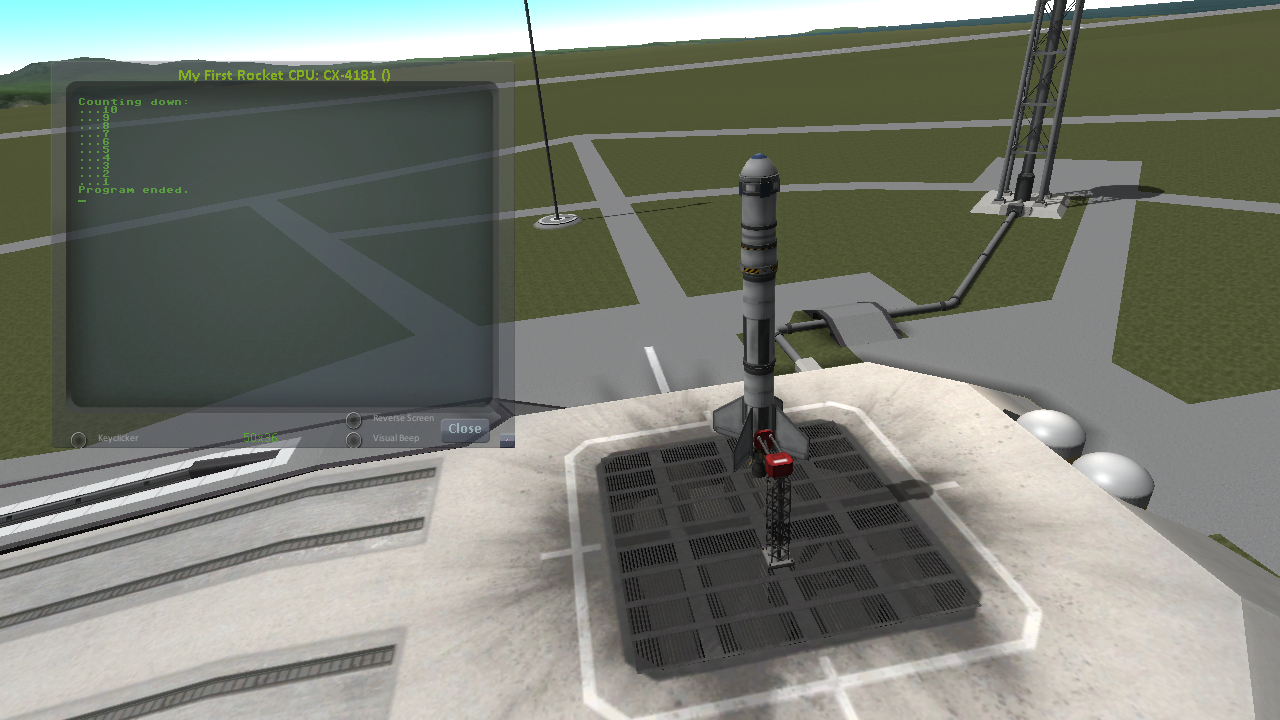Enable the Visual Beep option
Screen dimensions: 1280x720
coord(354,440)
